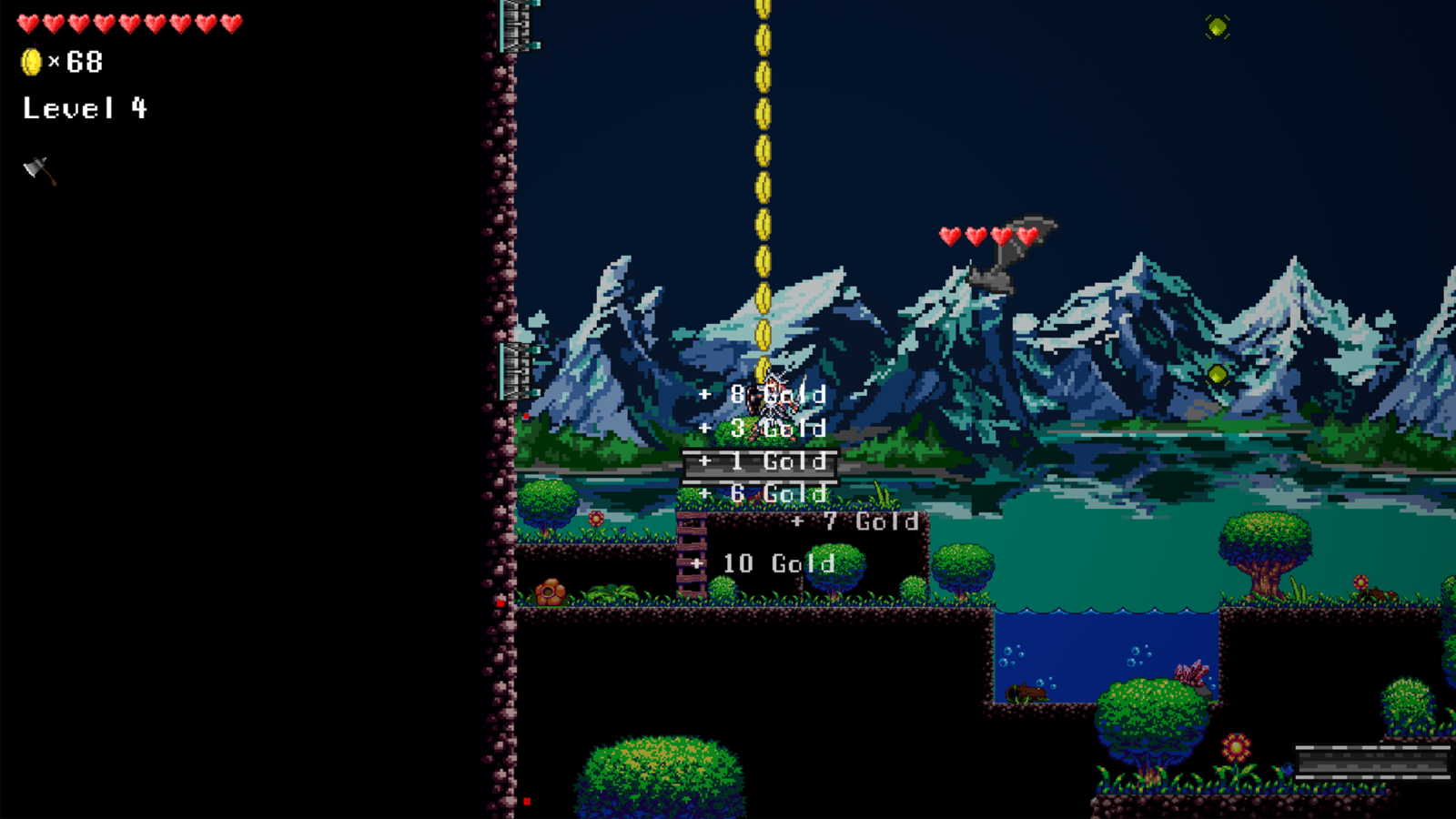Screen dimensions: 1456x819
Task: Click the 'Level 4' label
Action: pos(84,108)
